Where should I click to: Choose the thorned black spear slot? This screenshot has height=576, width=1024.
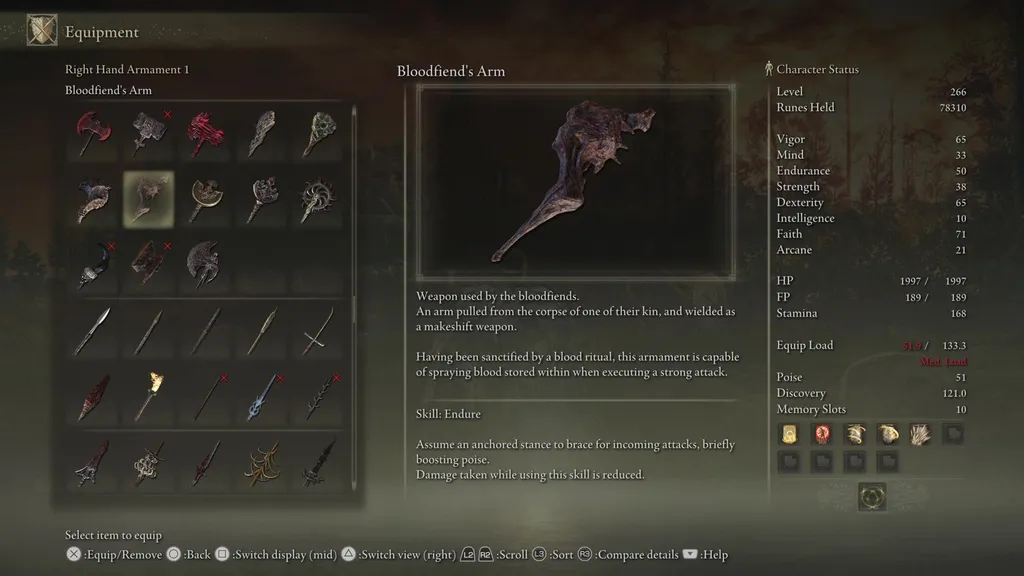coord(318,395)
